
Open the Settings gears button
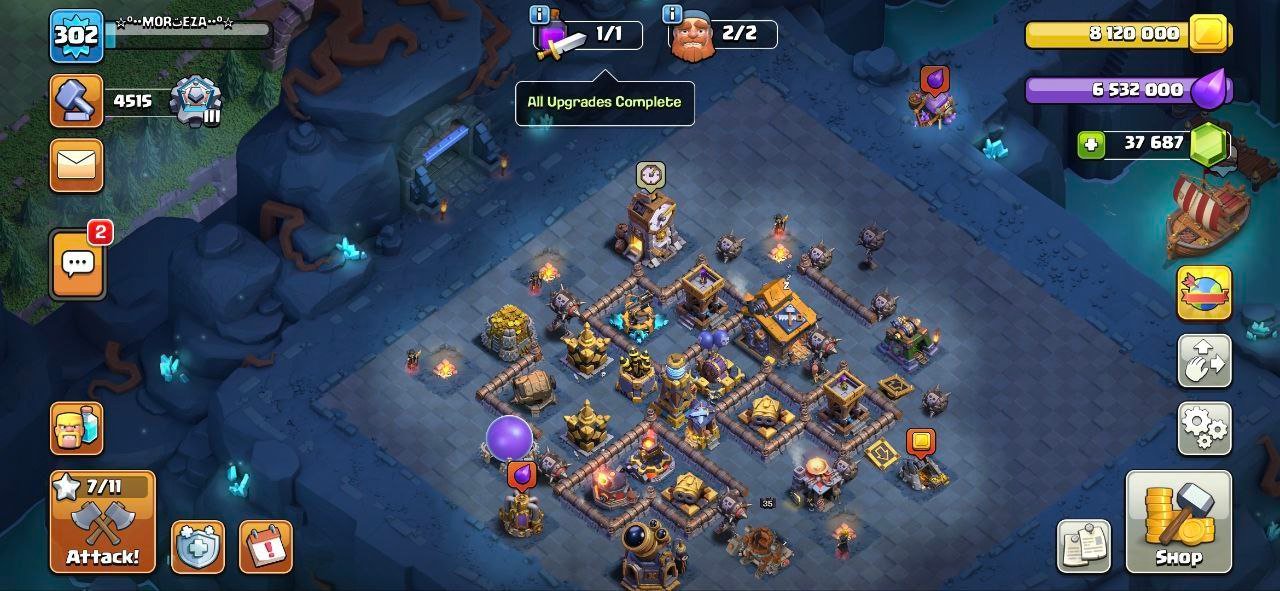1204,428
